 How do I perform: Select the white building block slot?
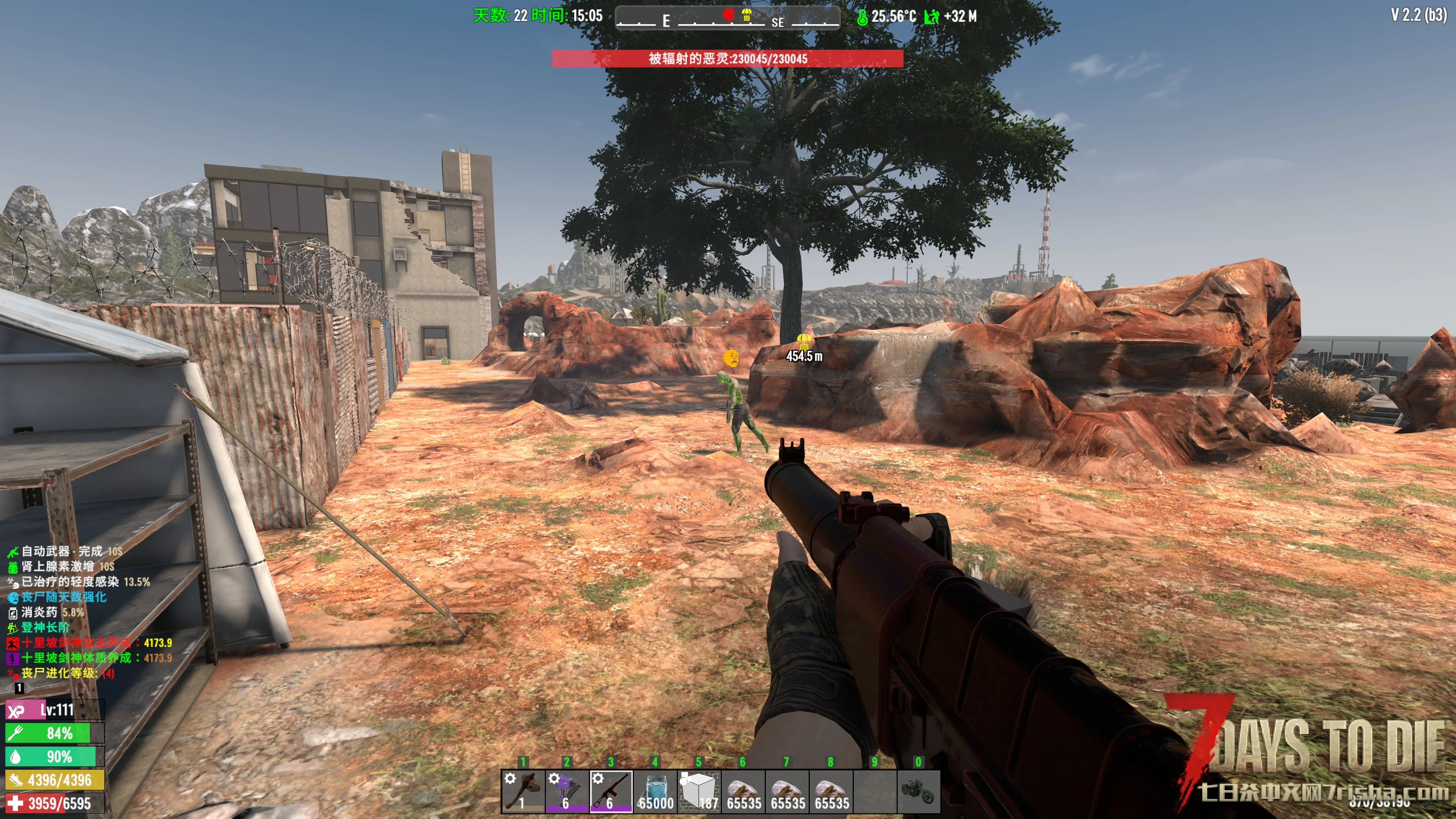(x=699, y=791)
